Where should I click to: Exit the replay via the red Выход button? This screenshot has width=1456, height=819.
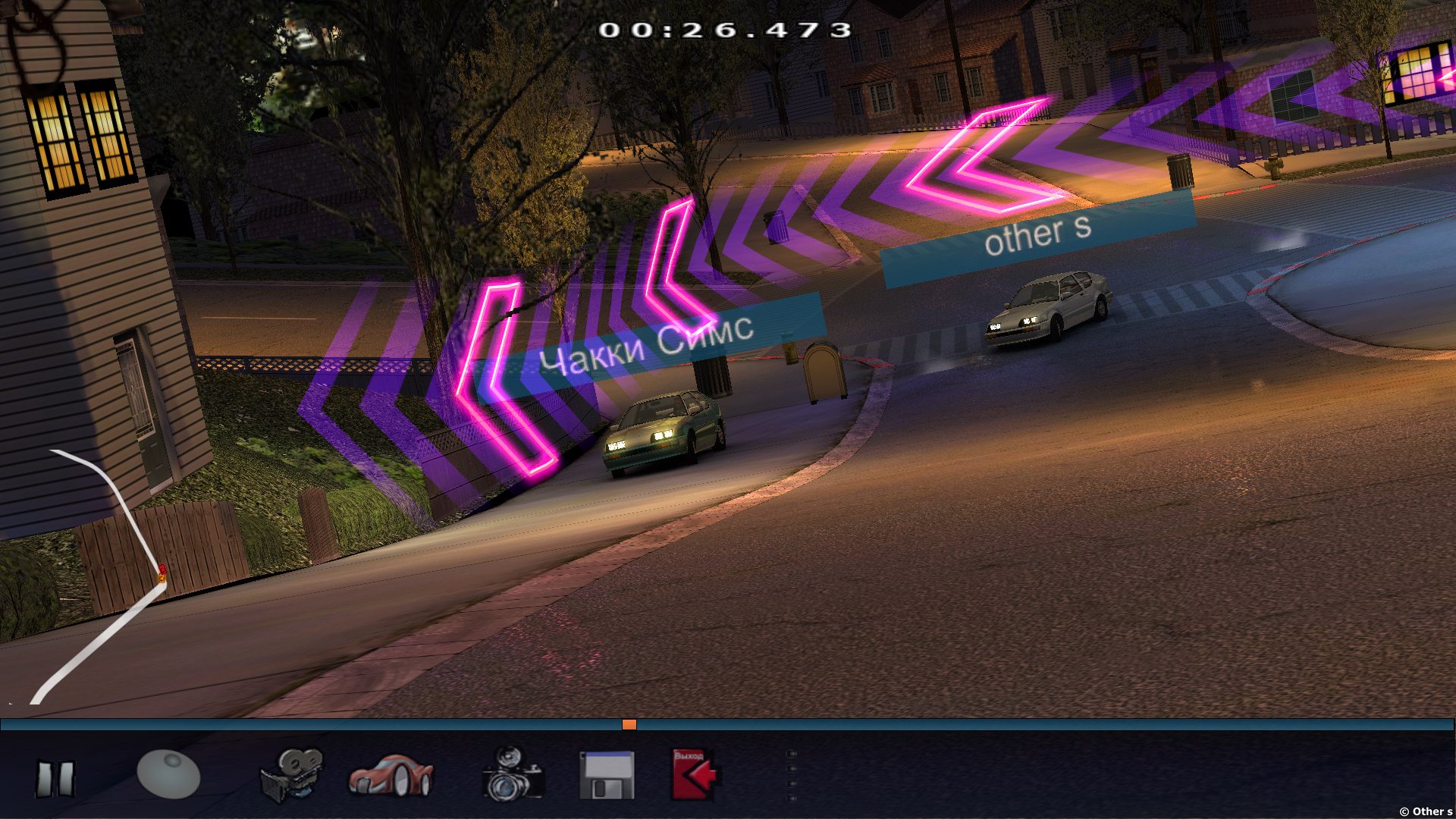point(694,774)
